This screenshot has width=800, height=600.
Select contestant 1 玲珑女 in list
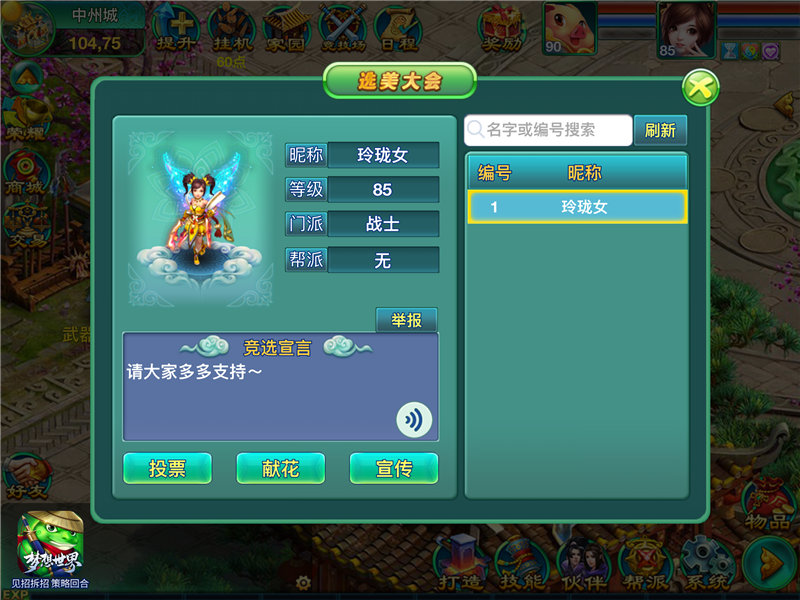[576, 207]
